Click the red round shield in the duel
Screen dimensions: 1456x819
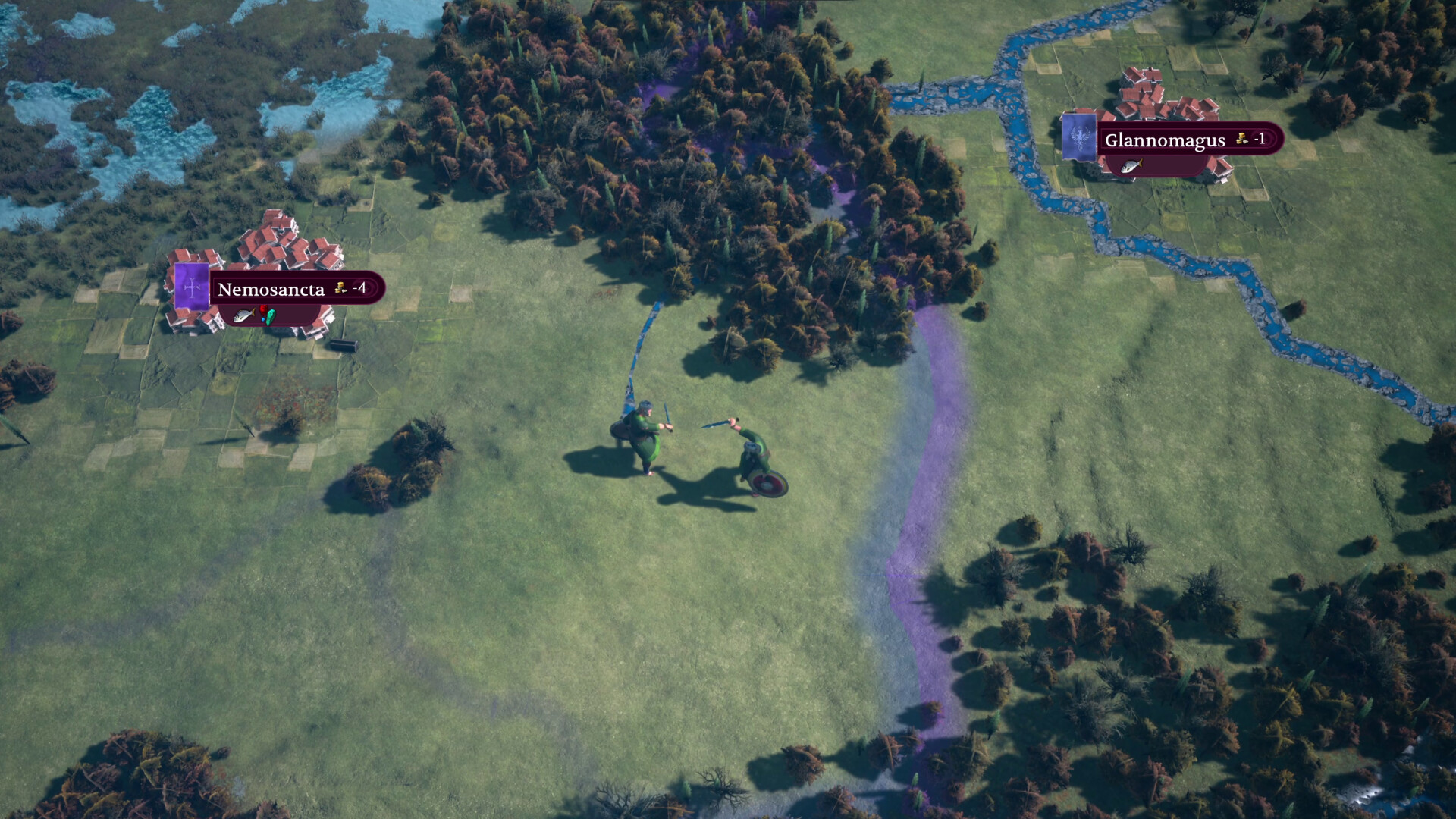coord(768,484)
